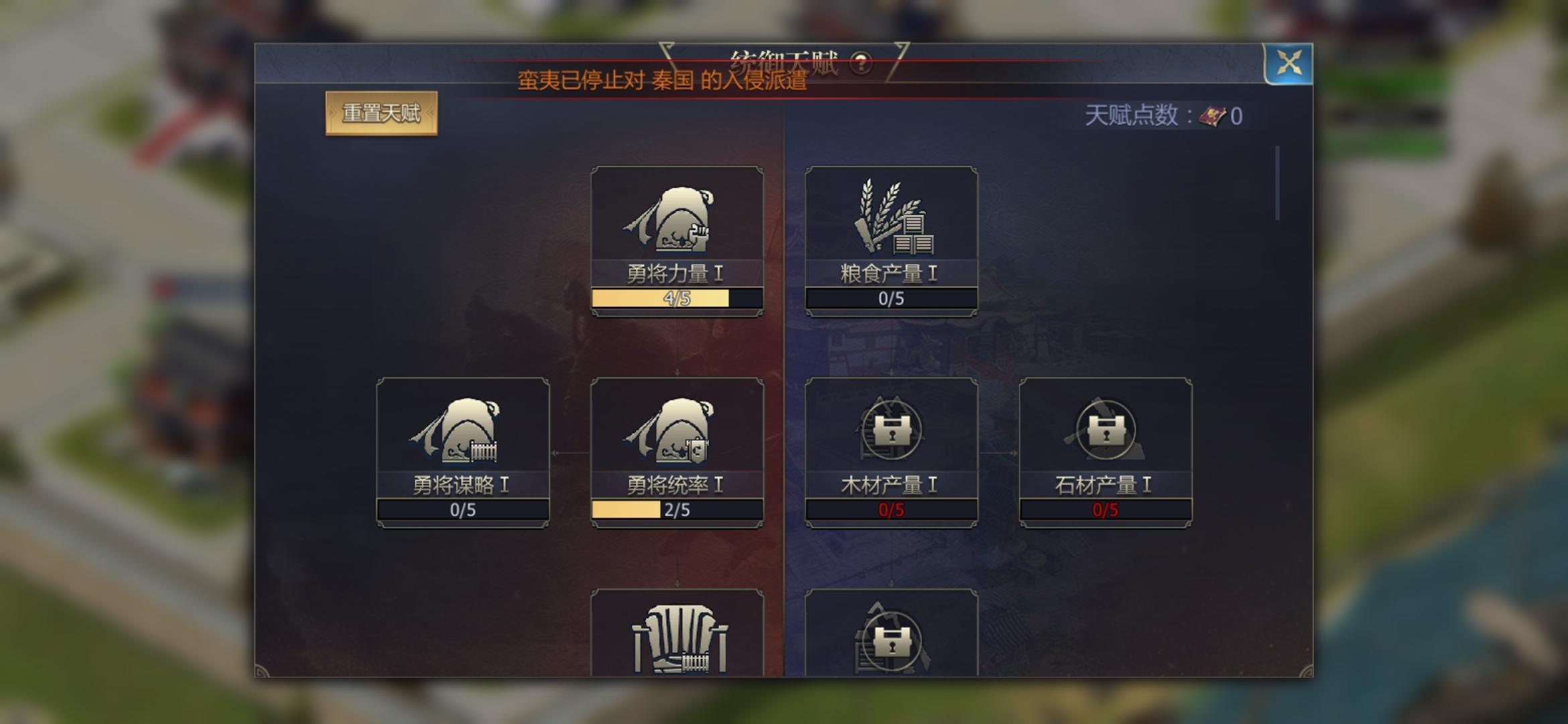The image size is (1568, 724).
Task: Click the locked 石材产量 I talent icon
Action: (1106, 432)
